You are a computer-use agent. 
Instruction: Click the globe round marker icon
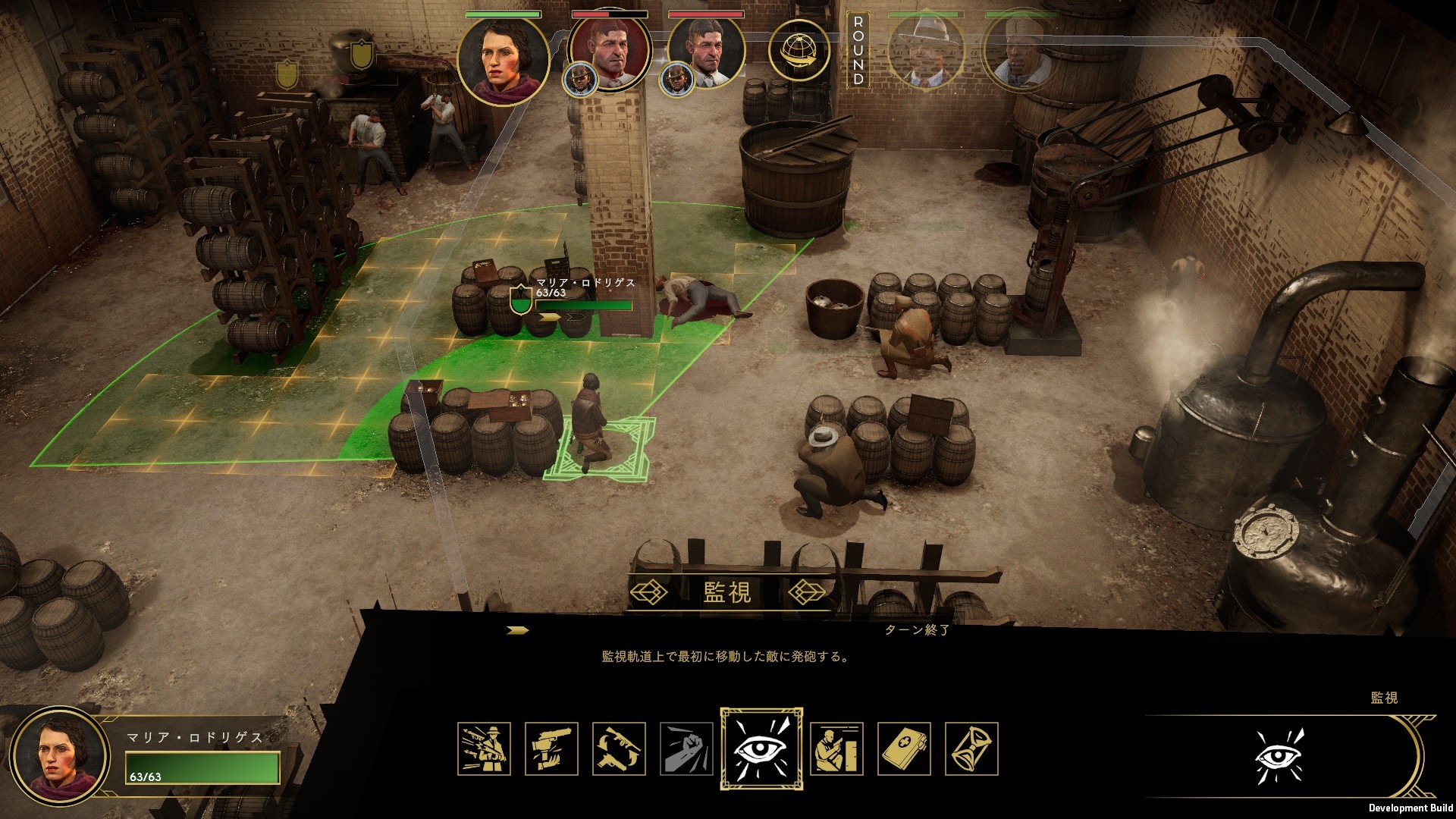[799, 52]
